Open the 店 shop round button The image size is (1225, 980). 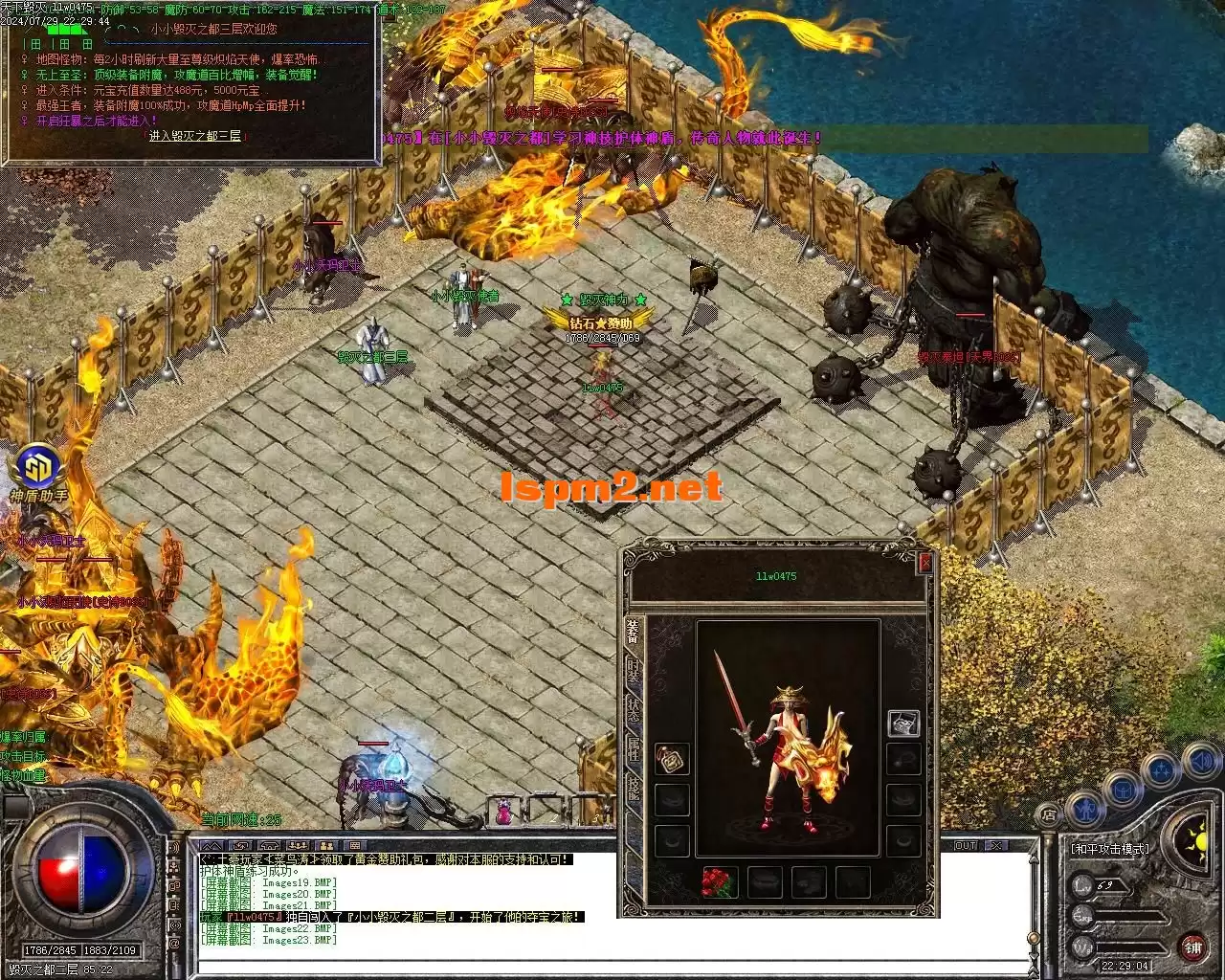1049,815
